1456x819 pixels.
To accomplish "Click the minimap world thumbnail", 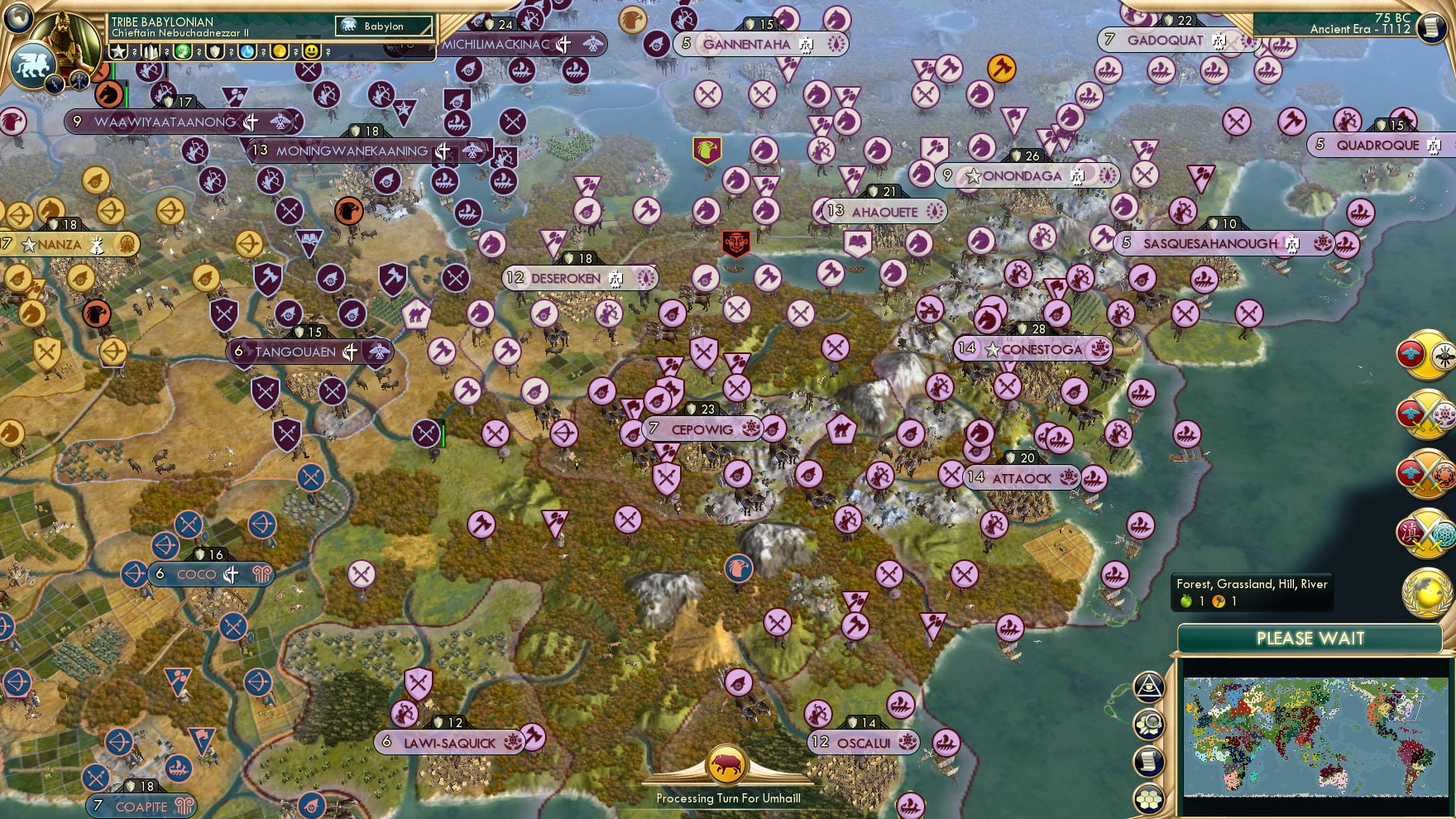I will (x=1315, y=736).
